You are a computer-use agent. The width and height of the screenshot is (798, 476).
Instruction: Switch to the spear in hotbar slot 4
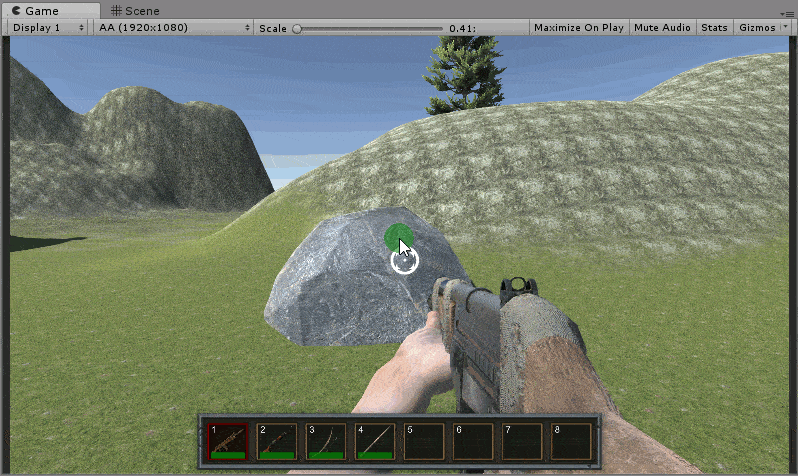click(x=374, y=440)
